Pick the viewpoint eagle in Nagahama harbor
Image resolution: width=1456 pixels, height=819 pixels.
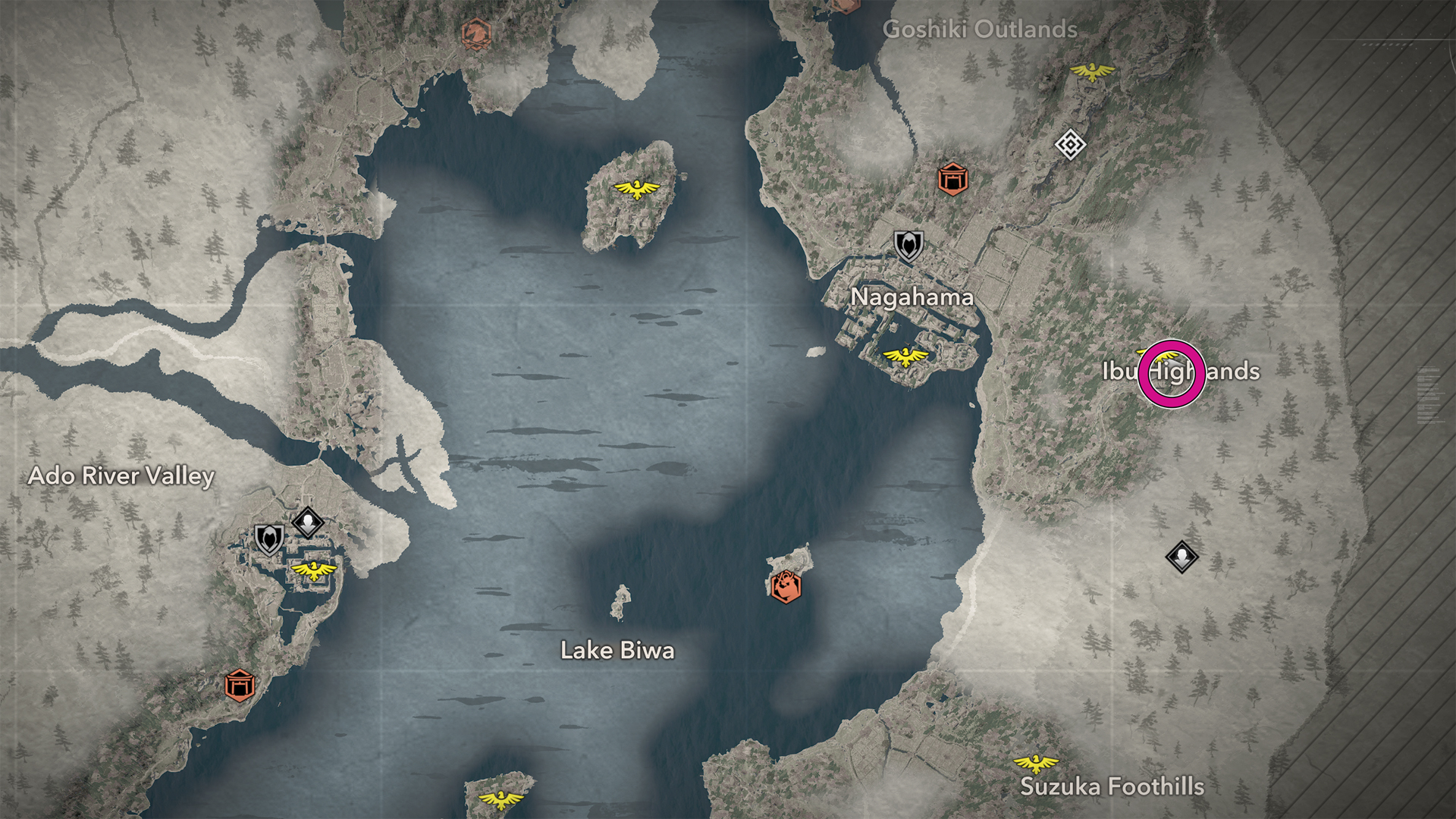[905, 356]
